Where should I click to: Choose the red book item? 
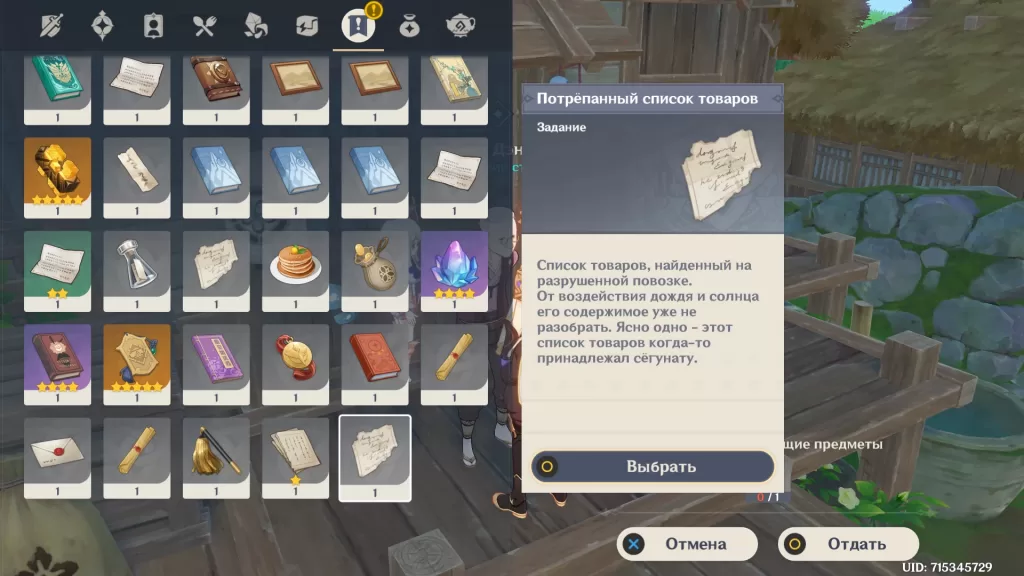[375, 357]
